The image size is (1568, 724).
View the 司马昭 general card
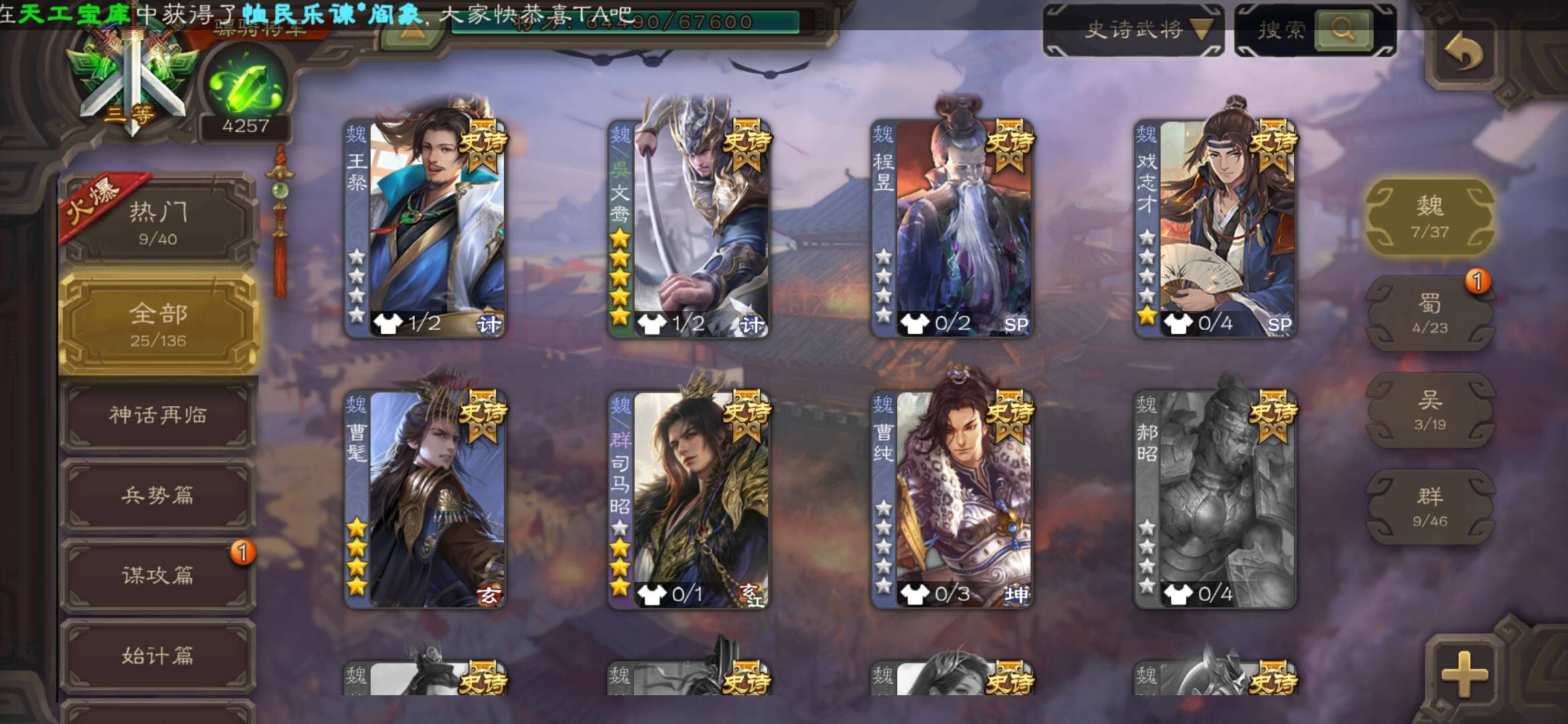[x=688, y=499]
